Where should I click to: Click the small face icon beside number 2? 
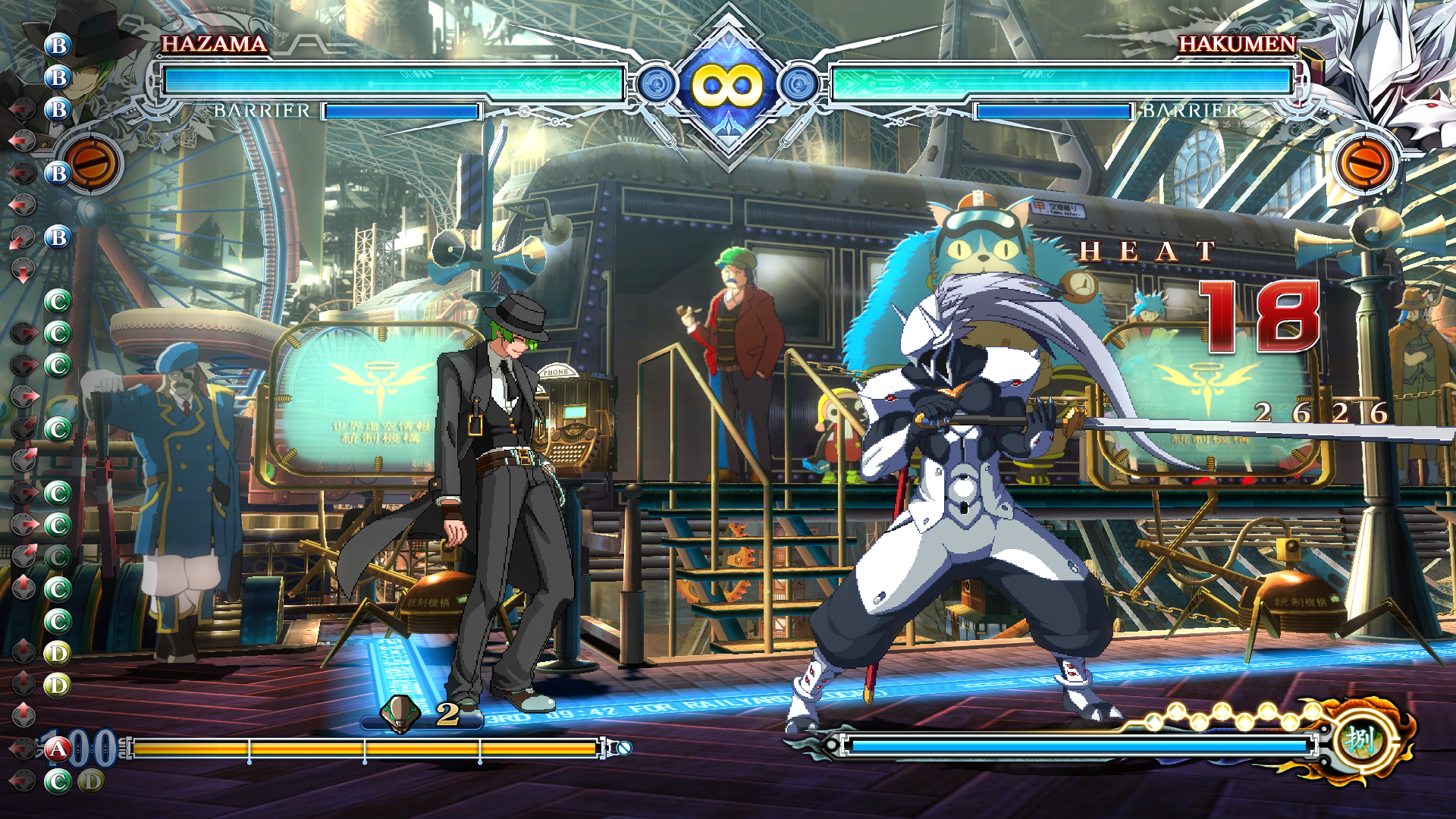[400, 714]
